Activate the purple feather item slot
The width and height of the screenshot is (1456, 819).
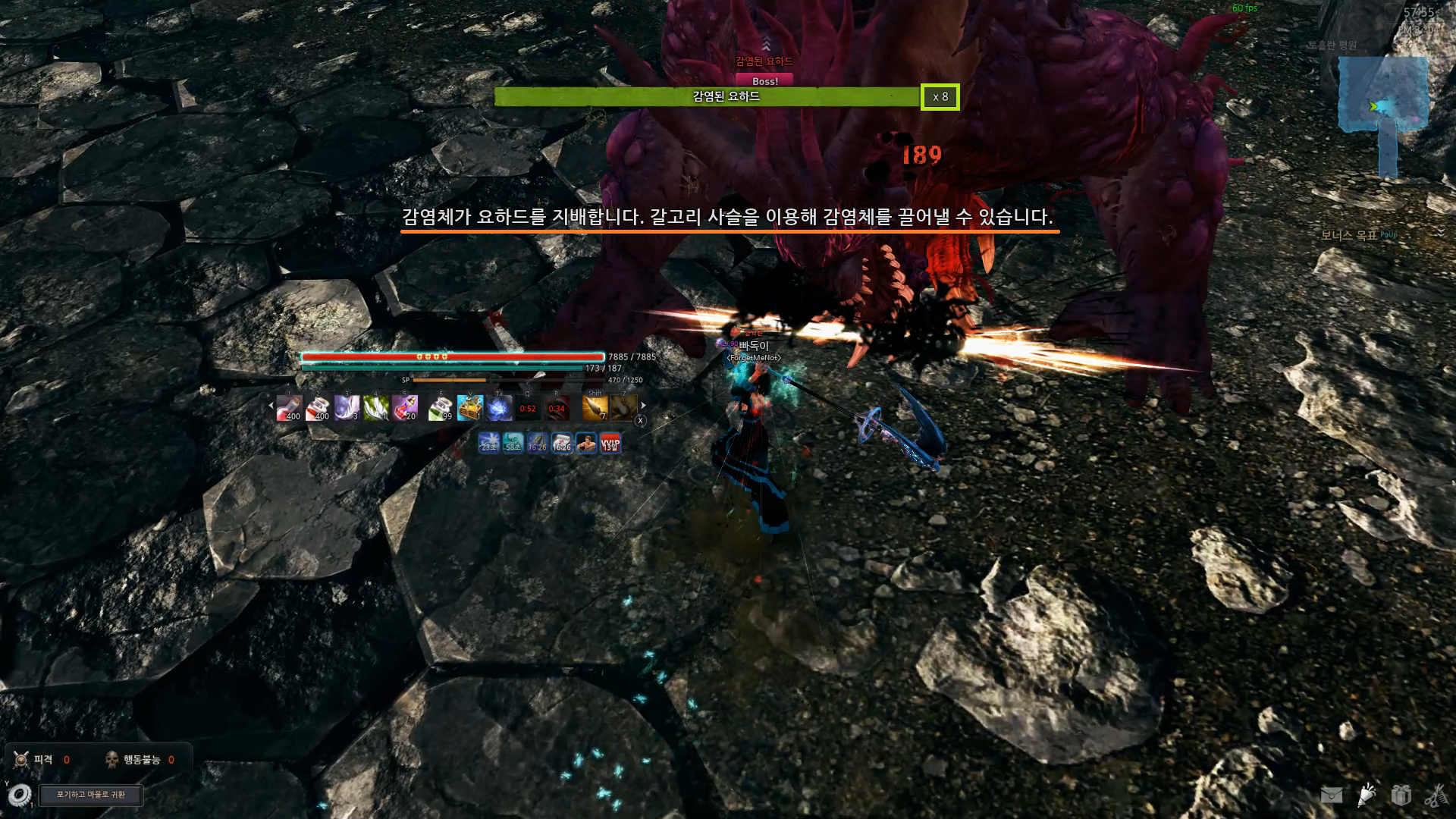click(x=347, y=408)
